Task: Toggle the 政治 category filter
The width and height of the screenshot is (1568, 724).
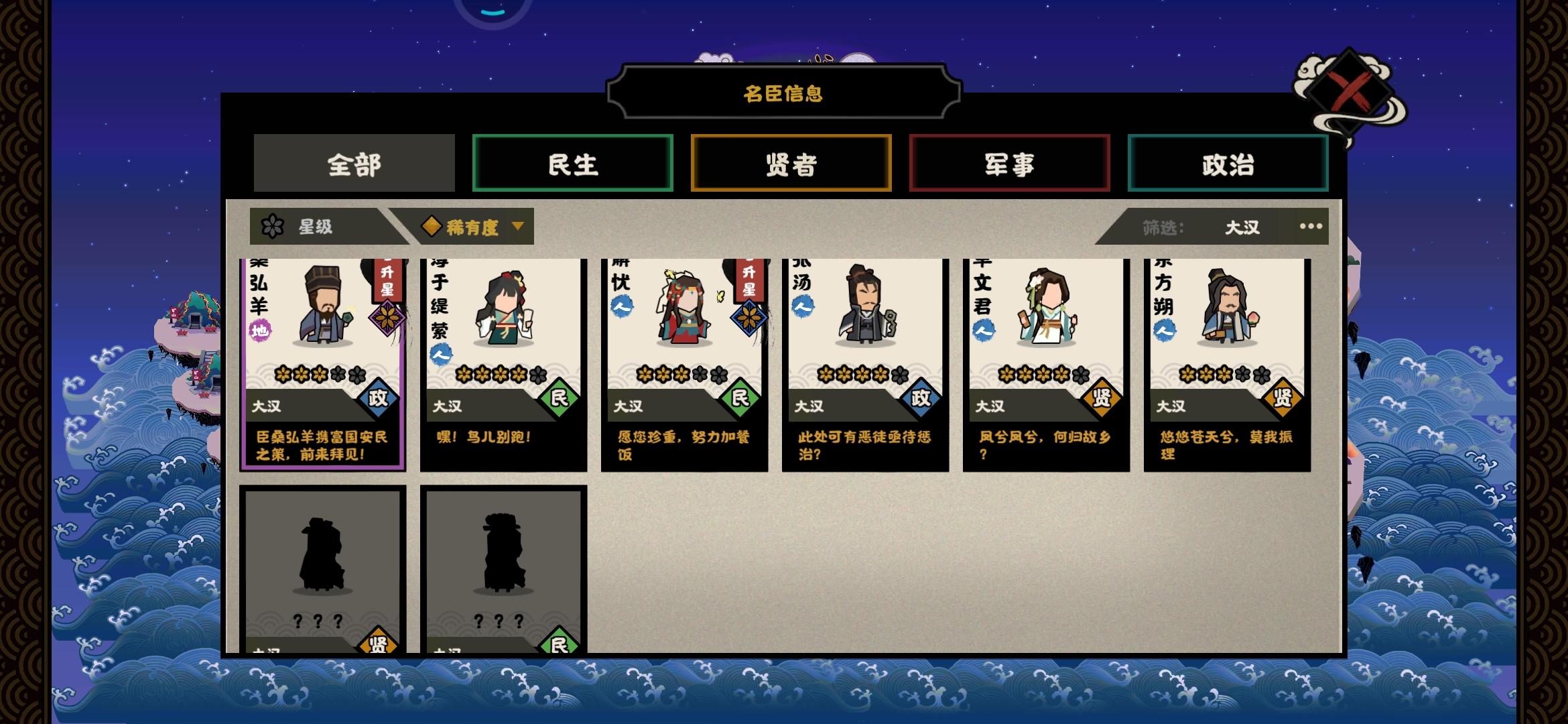Action: [1228, 164]
